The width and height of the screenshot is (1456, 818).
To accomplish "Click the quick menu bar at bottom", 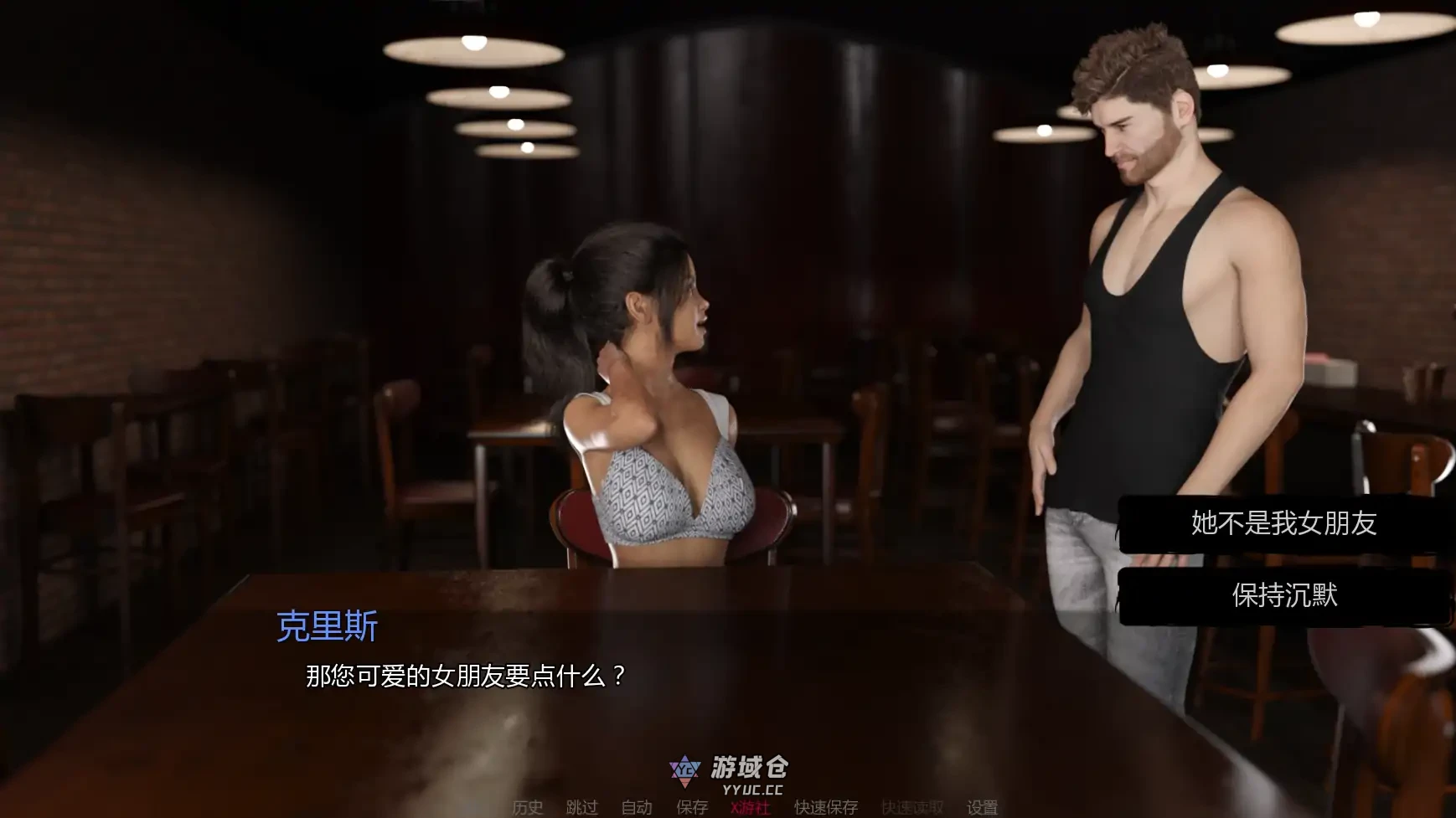I will [x=754, y=808].
